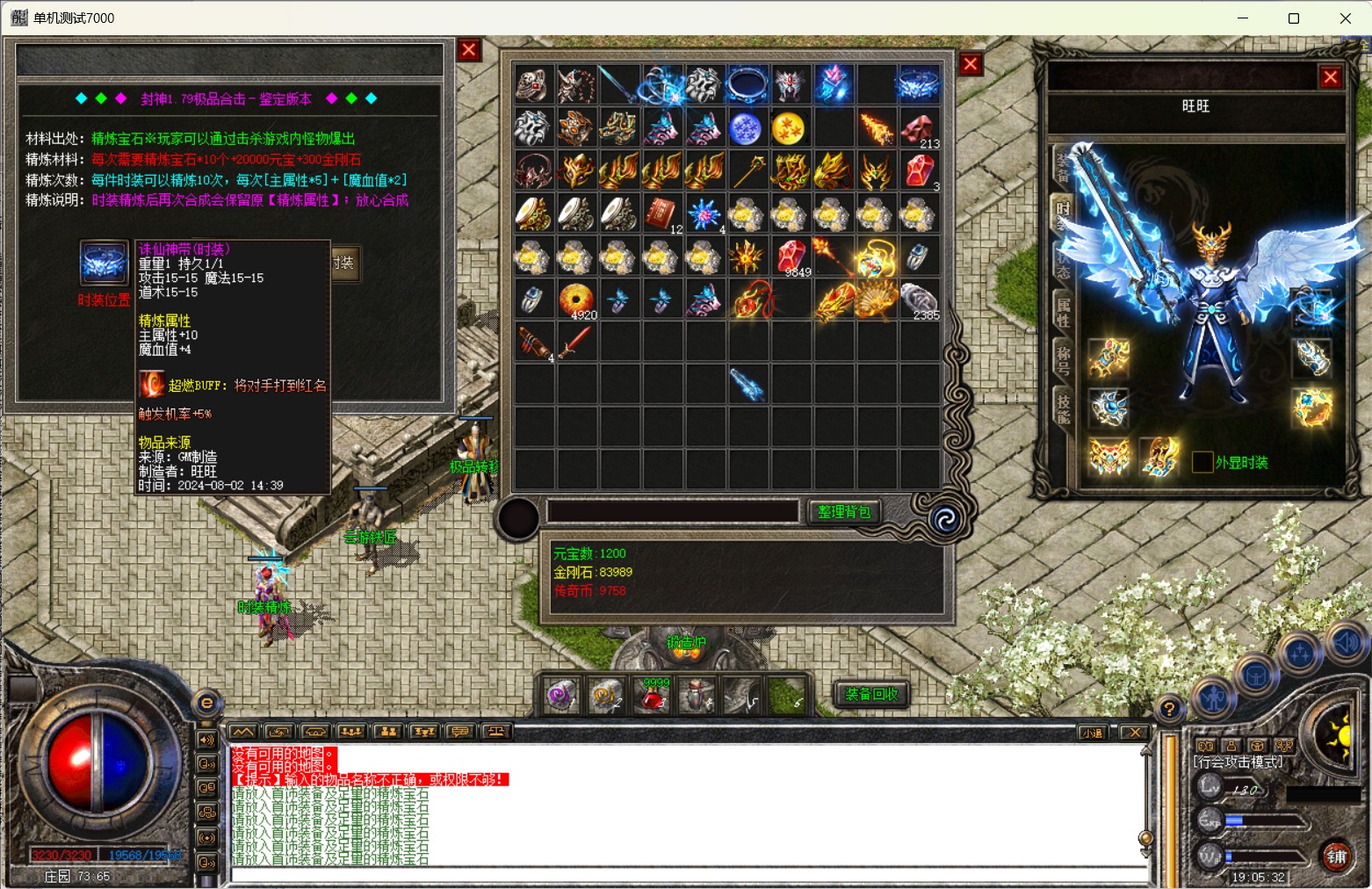The width and height of the screenshot is (1372, 889).
Task: Switch to the 装备 equipment tab
Action: 1063,167
